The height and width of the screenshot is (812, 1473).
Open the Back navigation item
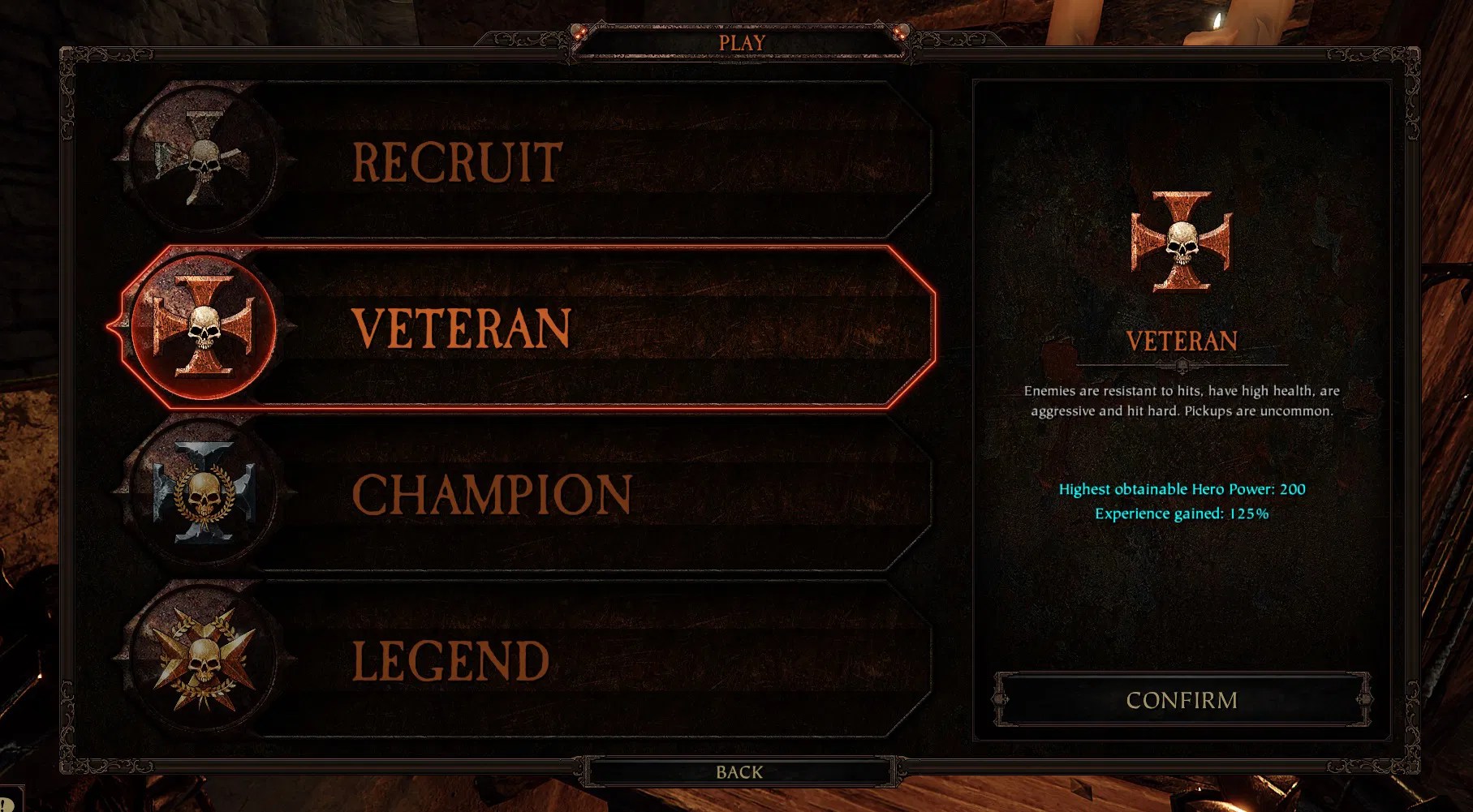(x=739, y=771)
